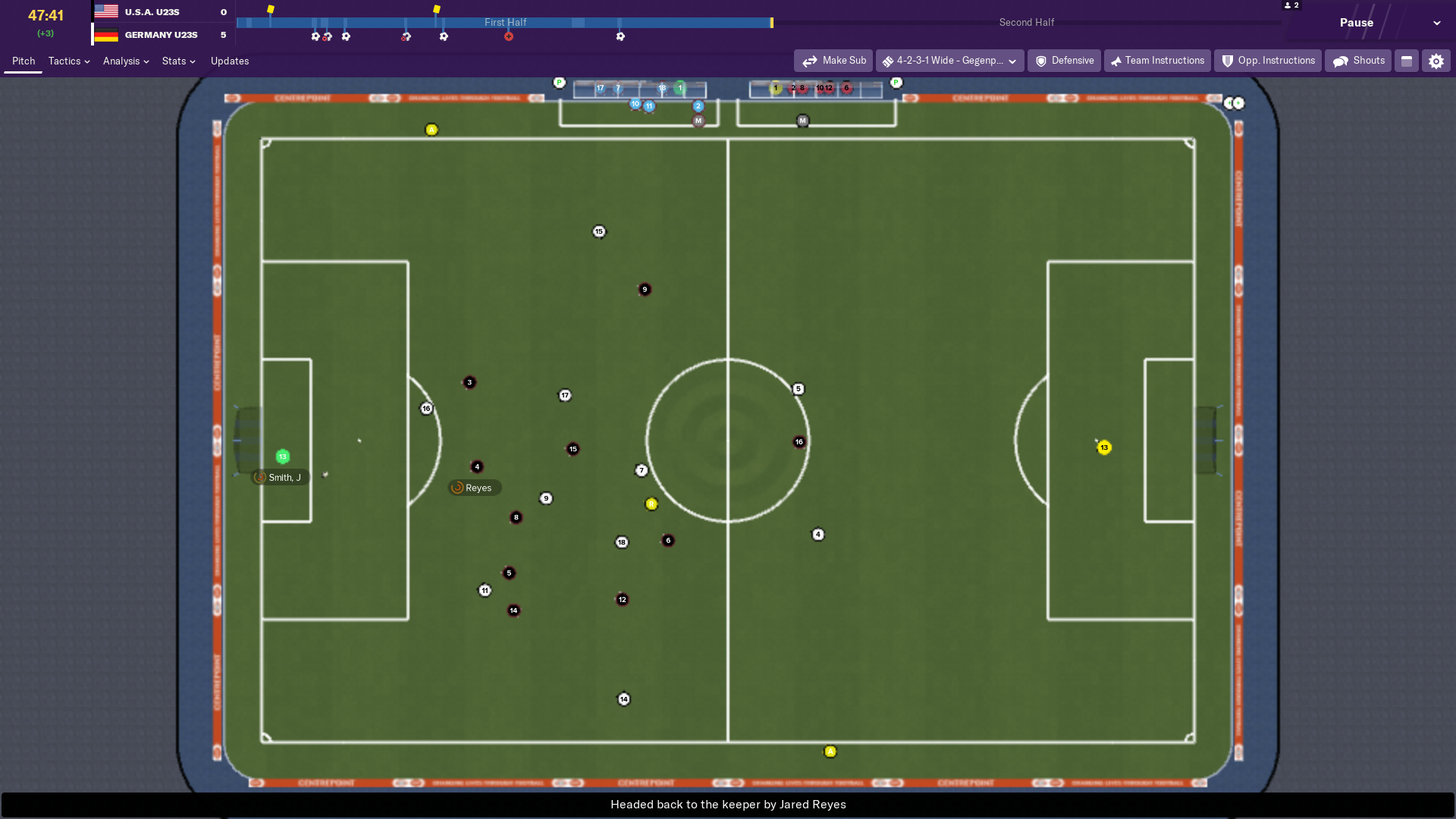Choose a touchline Shouts option
Viewport: 1456px width, 819px height.
tap(1358, 61)
